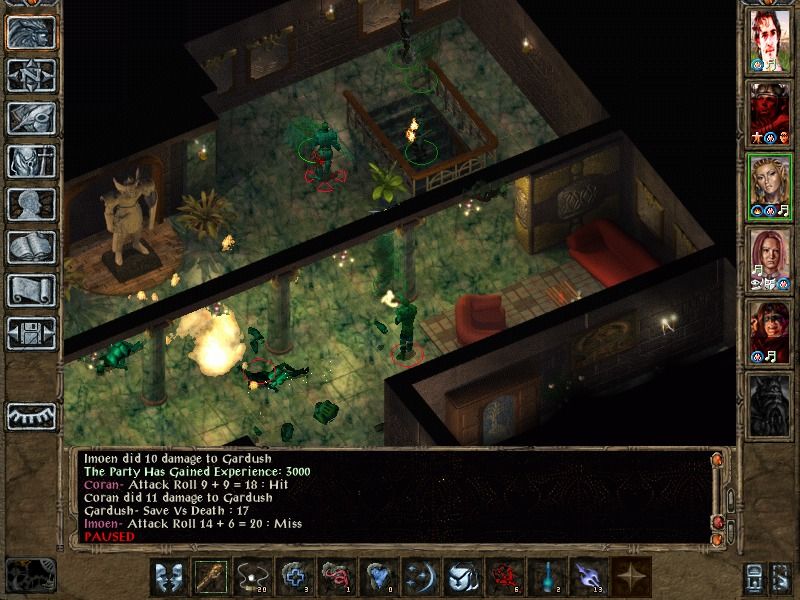Open the area map compass button
The height and width of the screenshot is (600, 800).
pyautogui.click(x=31, y=75)
